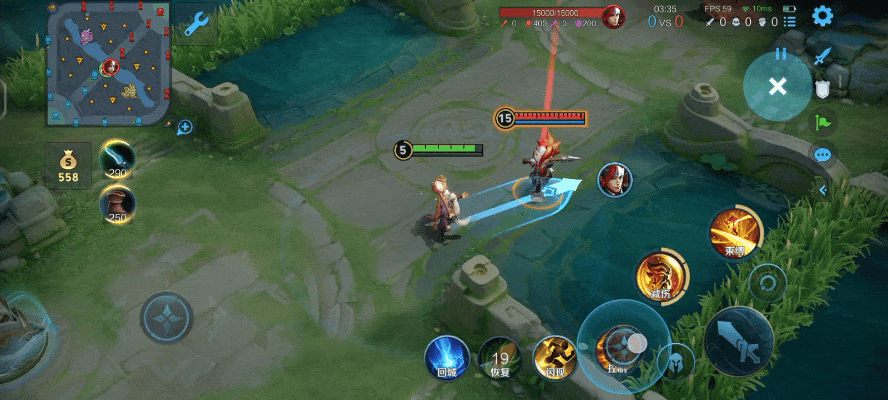Activate the 回城 recall spell
Image resolution: width=888 pixels, height=400 pixels.
tap(447, 357)
